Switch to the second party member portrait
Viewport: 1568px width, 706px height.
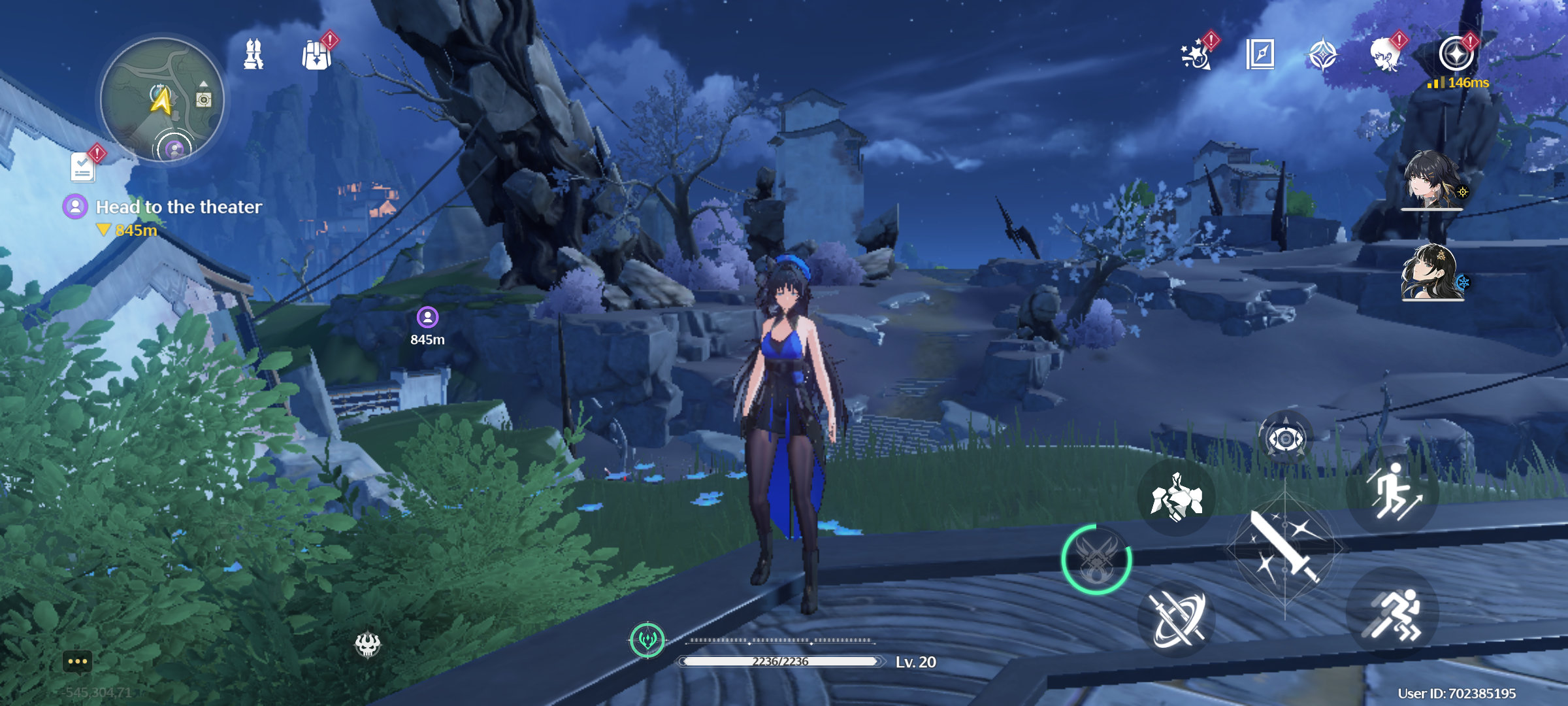point(1431,272)
